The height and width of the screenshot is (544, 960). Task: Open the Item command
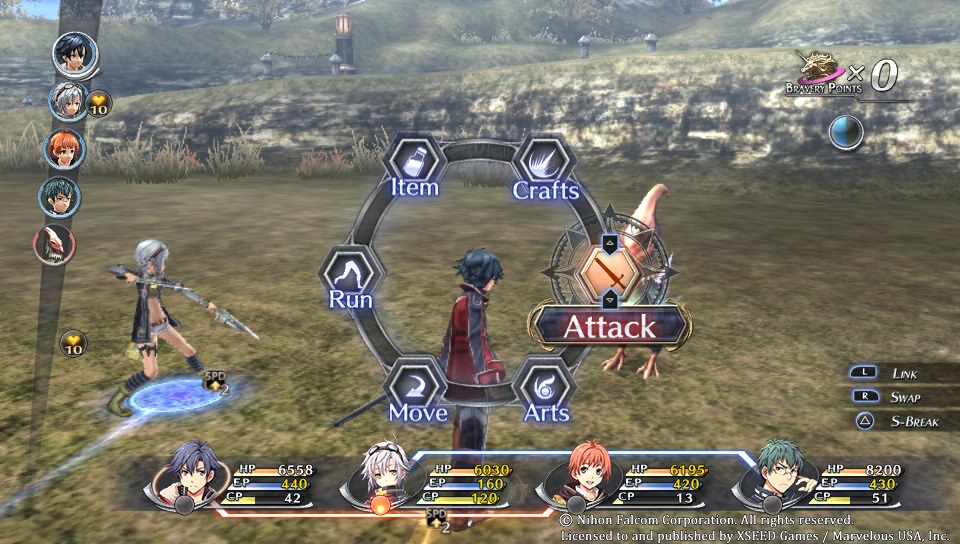coord(415,166)
